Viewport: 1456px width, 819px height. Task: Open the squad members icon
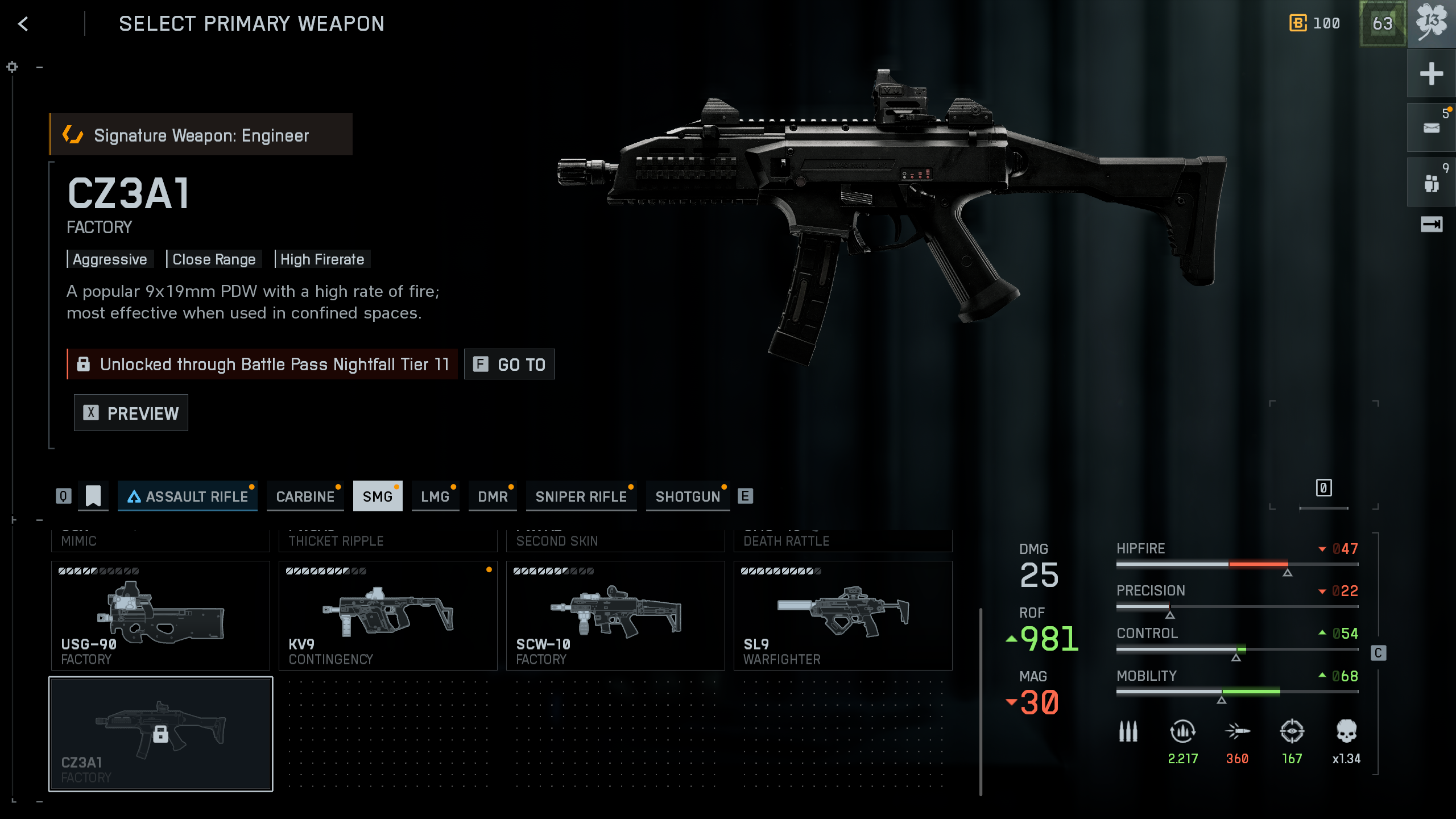pos(1431,183)
